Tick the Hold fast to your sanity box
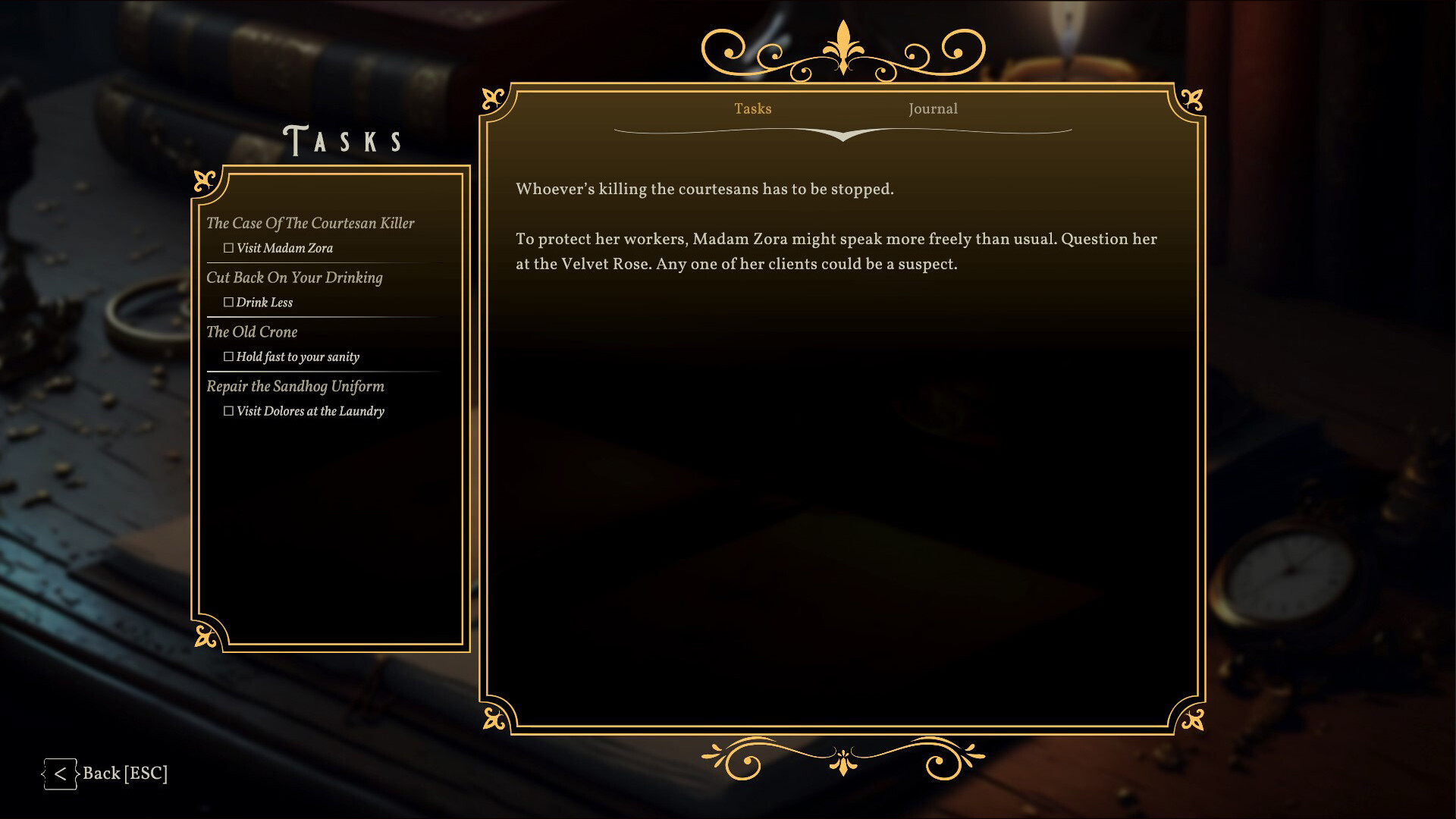The image size is (1456, 819). pos(228,356)
